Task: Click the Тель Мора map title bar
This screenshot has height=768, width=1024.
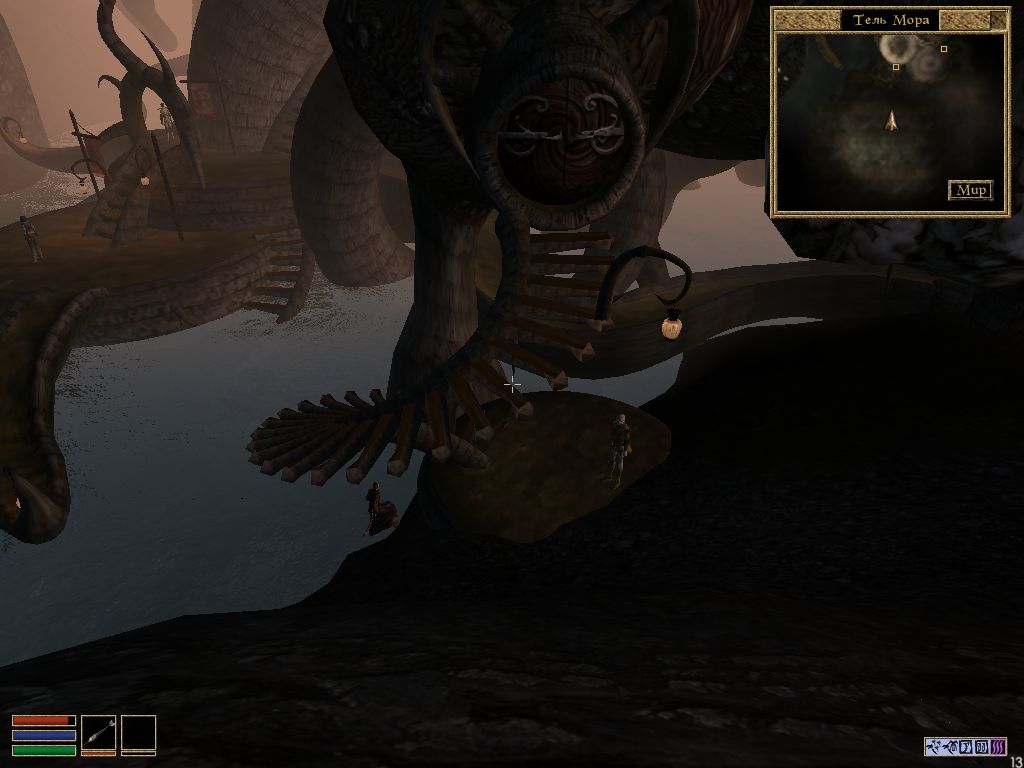Action: tap(890, 19)
